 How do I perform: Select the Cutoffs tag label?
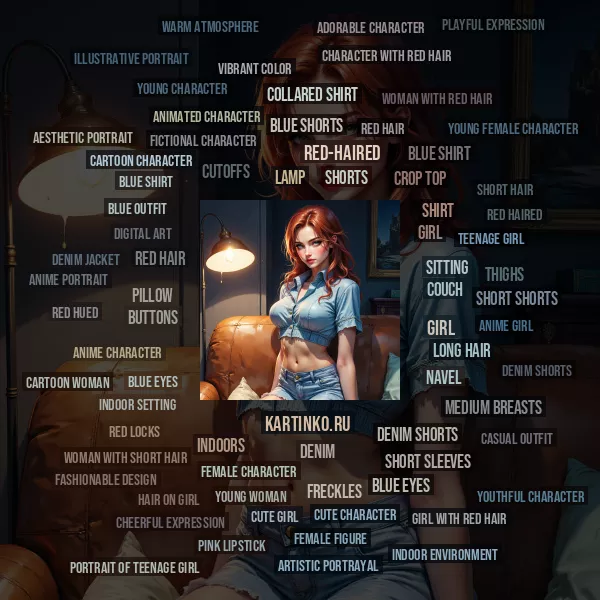coord(226,172)
